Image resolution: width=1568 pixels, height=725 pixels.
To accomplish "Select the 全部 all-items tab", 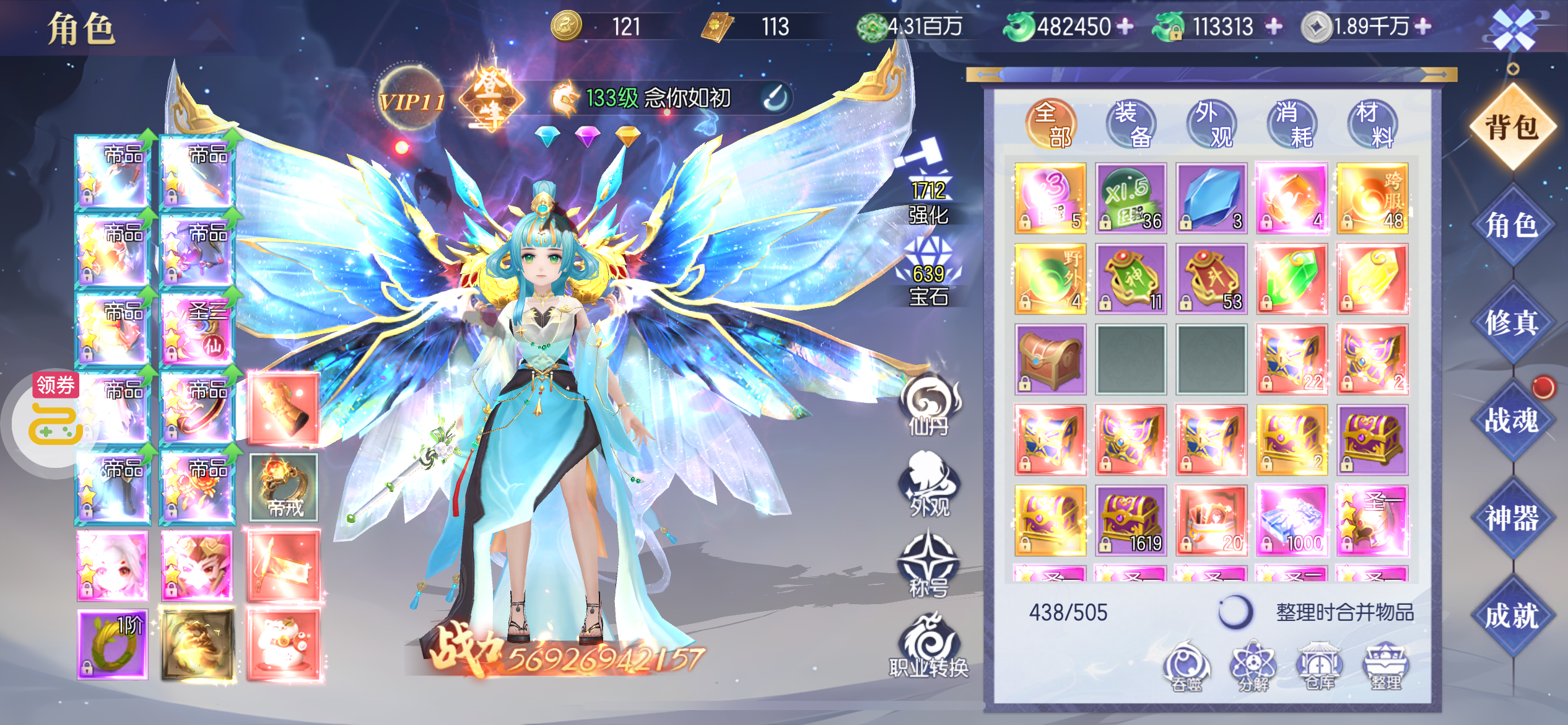I will (1051, 125).
